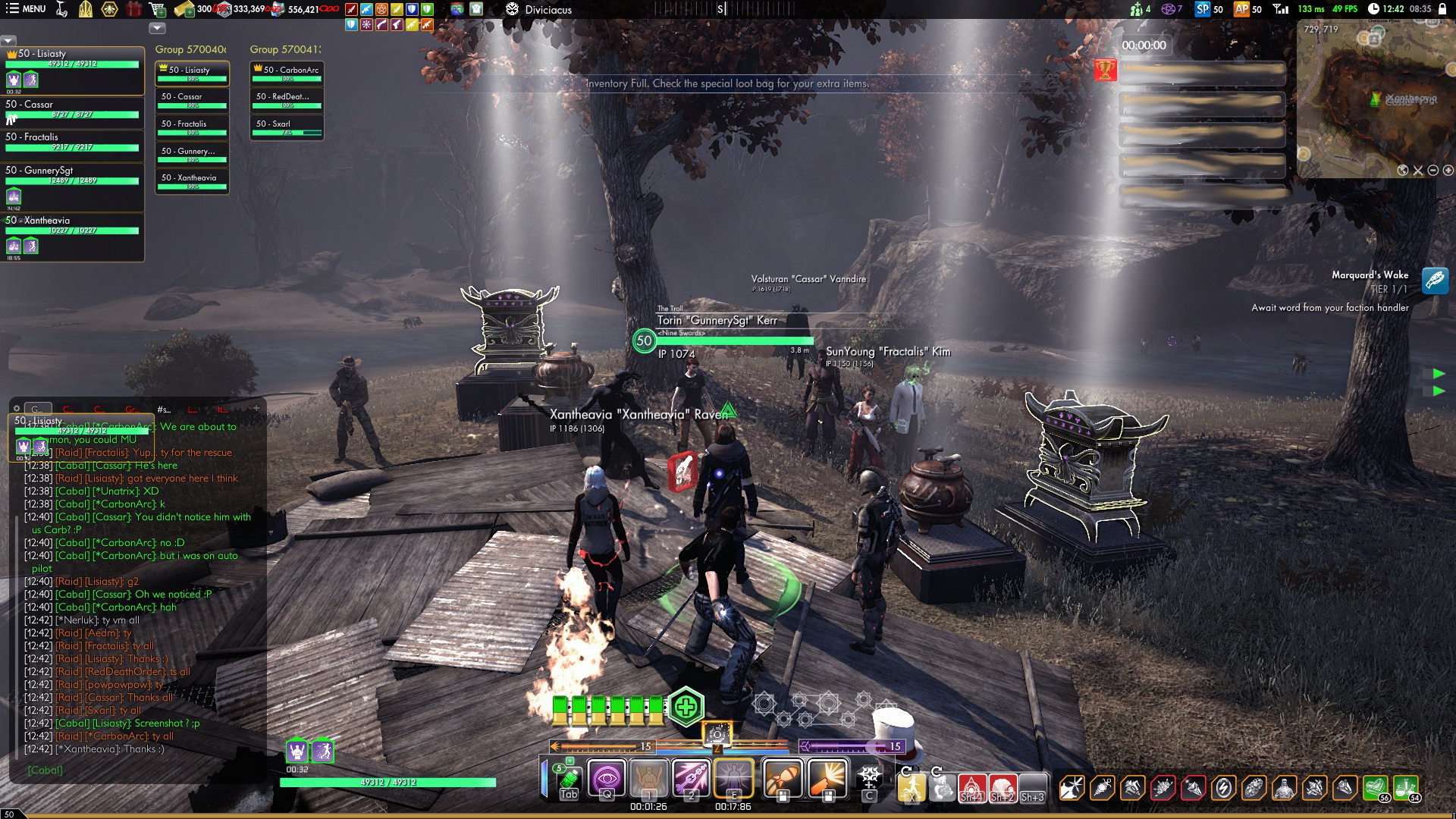Click the red gift box icon
This screenshot has height=819, width=1456.
pos(133,9)
